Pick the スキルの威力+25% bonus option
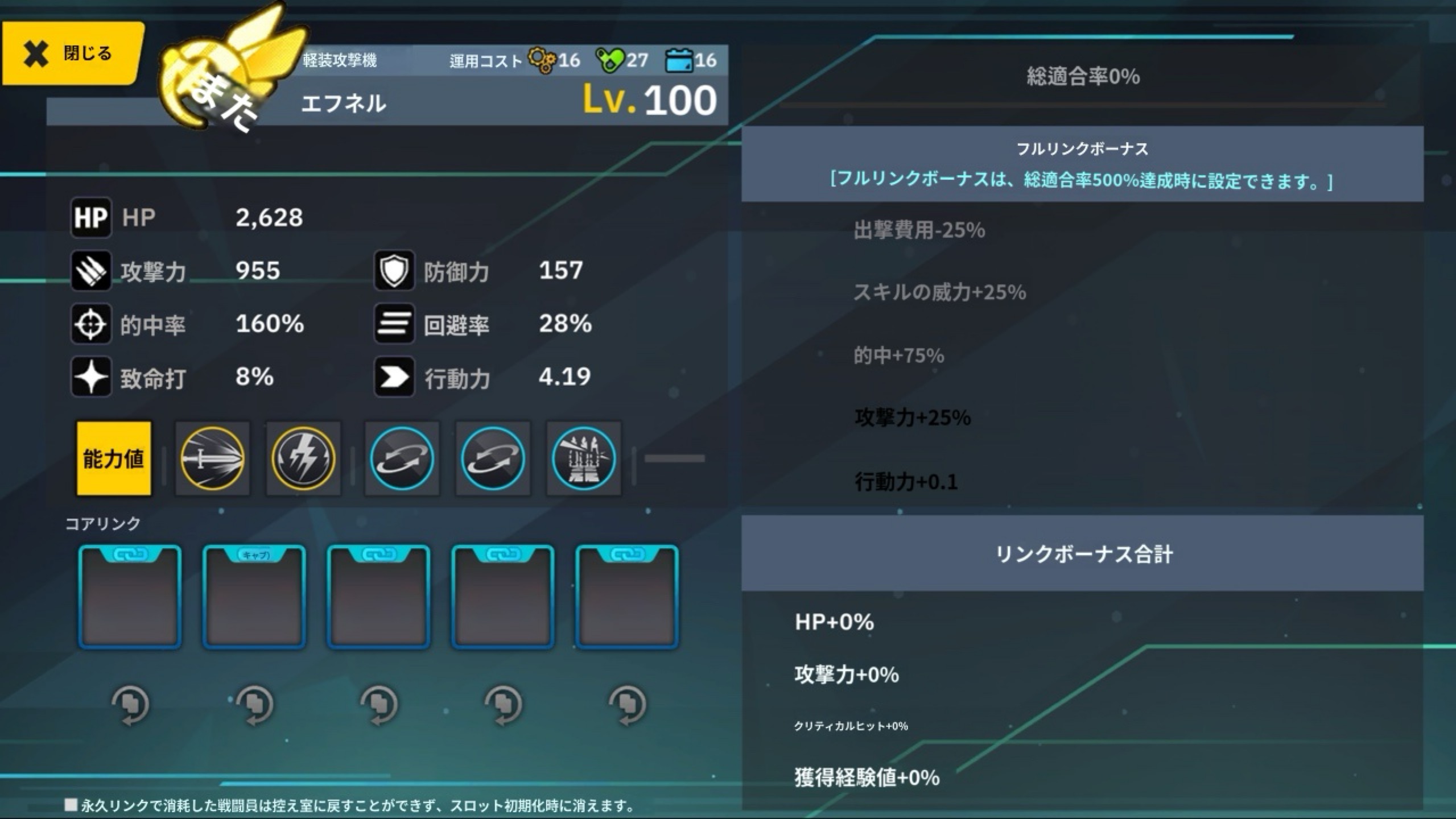The image size is (1456, 819). (940, 292)
